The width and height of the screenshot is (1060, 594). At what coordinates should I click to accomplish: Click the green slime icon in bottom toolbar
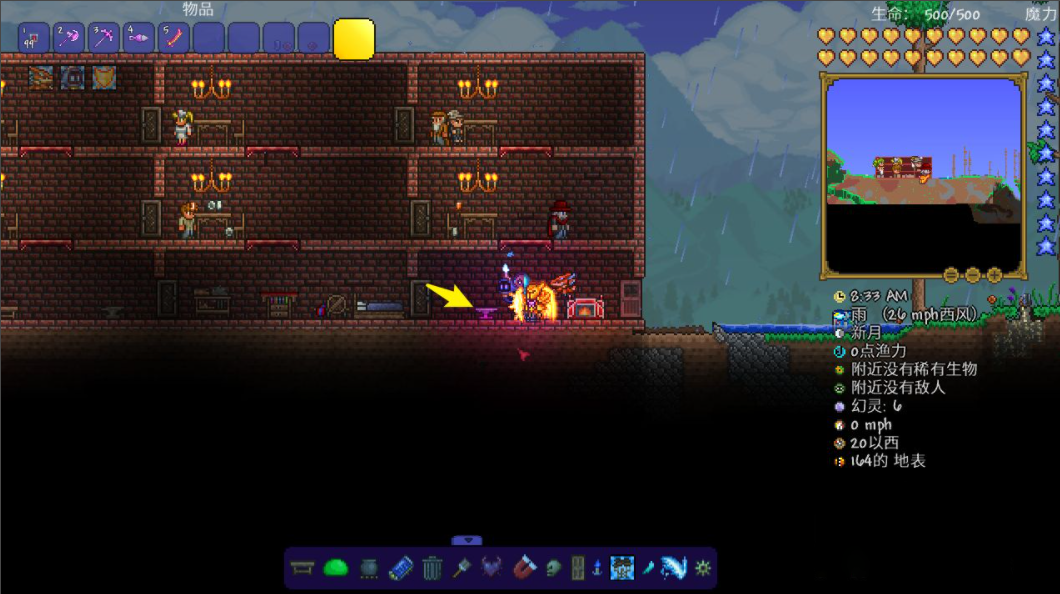pyautogui.click(x=335, y=568)
